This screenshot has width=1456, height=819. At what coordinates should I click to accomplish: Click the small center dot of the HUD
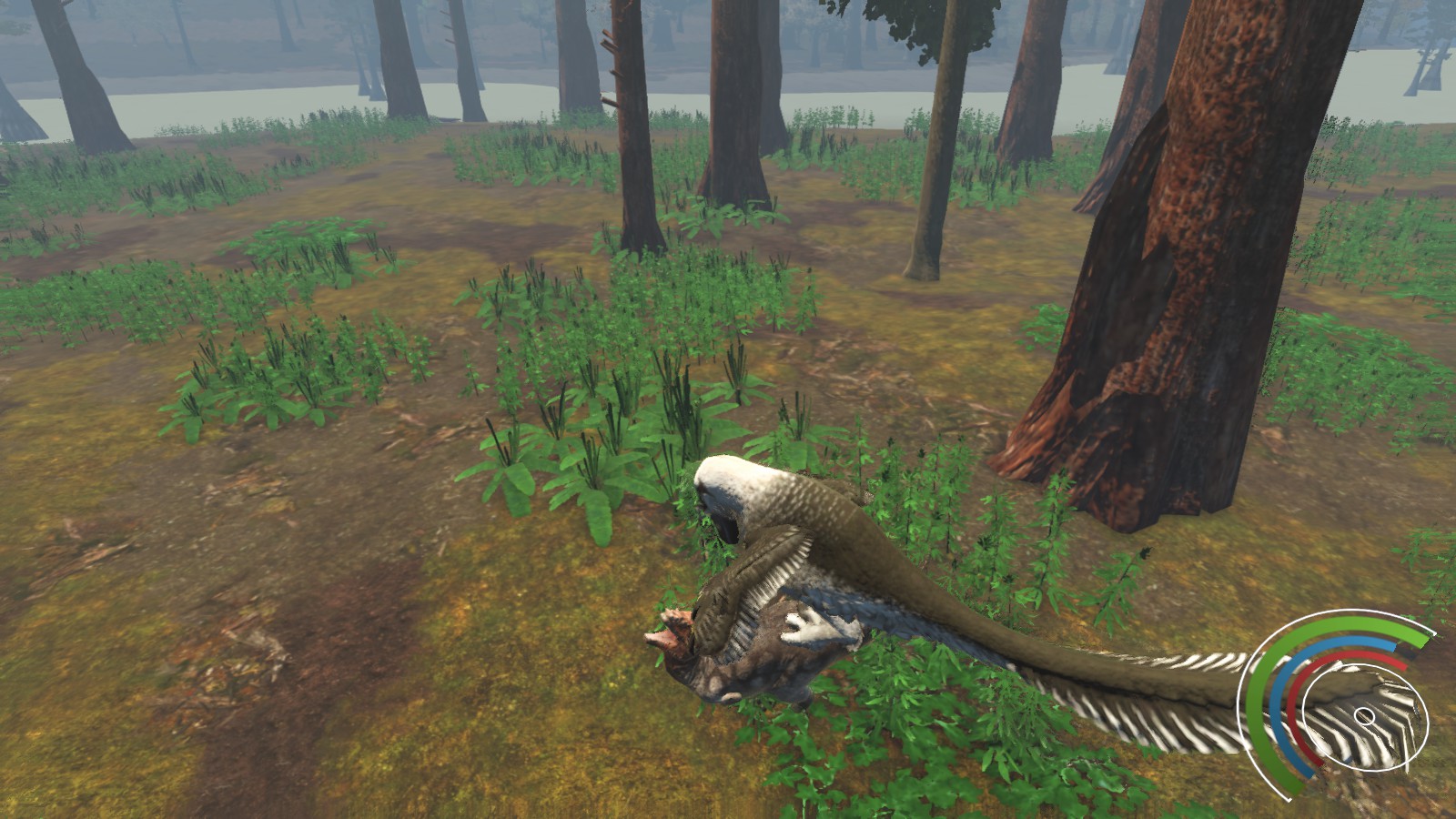click(x=1365, y=717)
